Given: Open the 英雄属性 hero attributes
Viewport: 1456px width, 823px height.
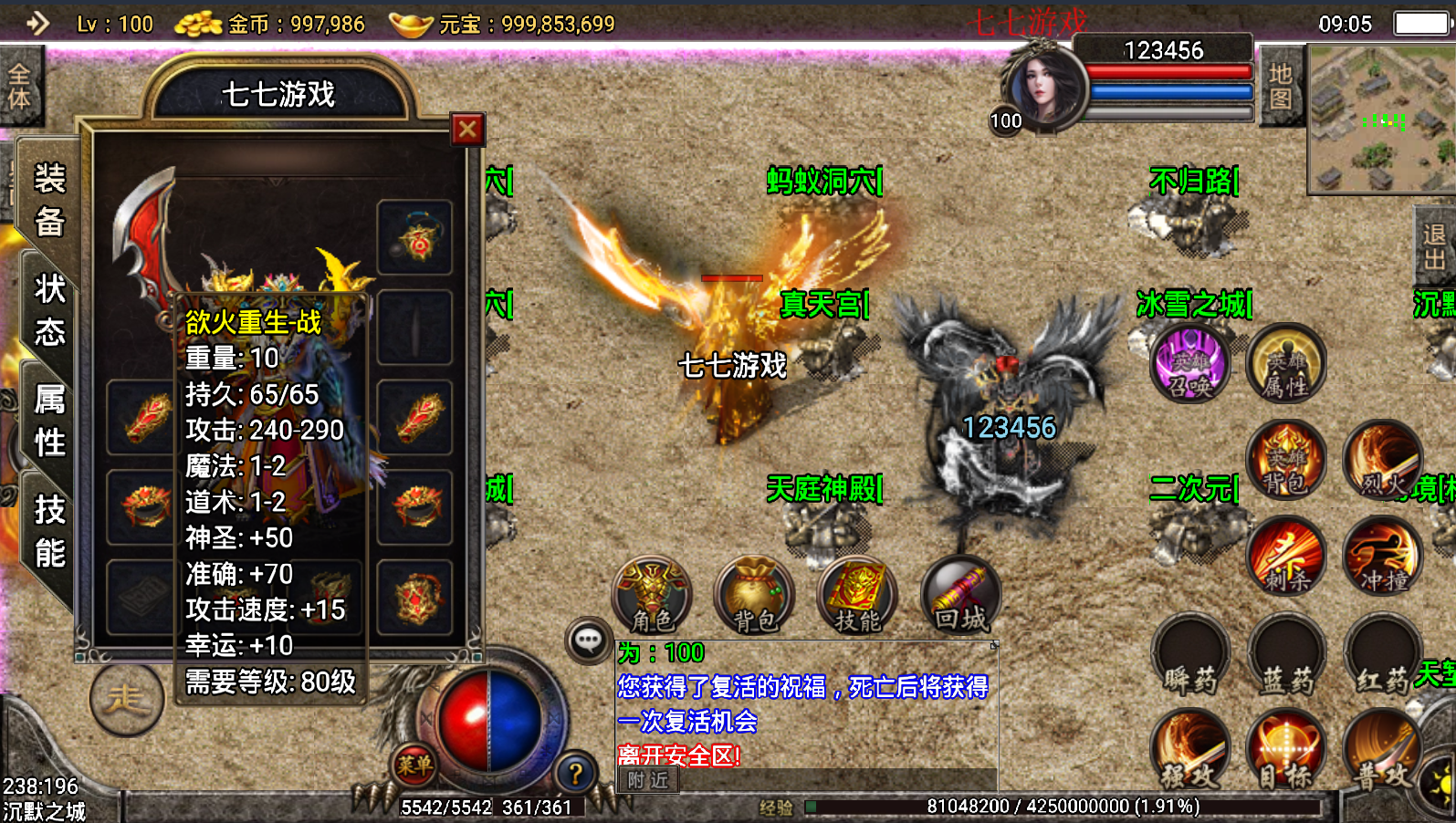Looking at the screenshot, I should 1285,365.
